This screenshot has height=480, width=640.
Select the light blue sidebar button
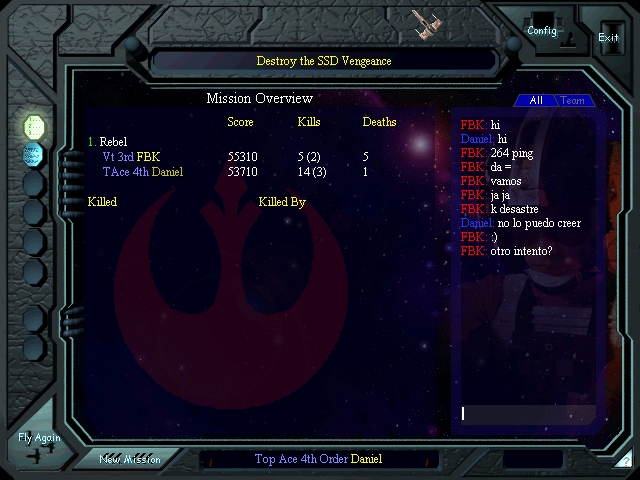[34, 154]
